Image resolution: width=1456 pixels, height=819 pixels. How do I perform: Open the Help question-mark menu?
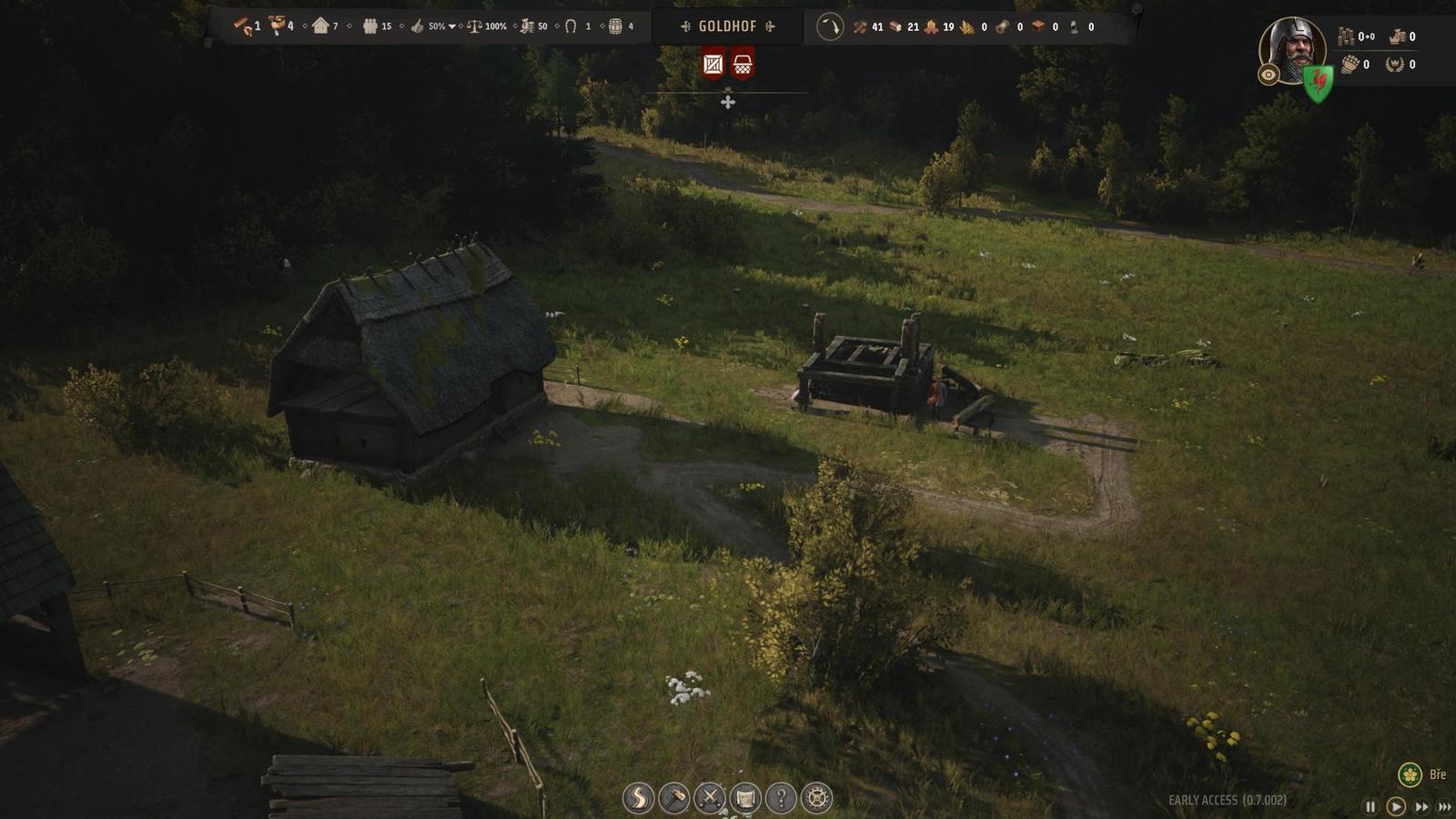(783, 797)
